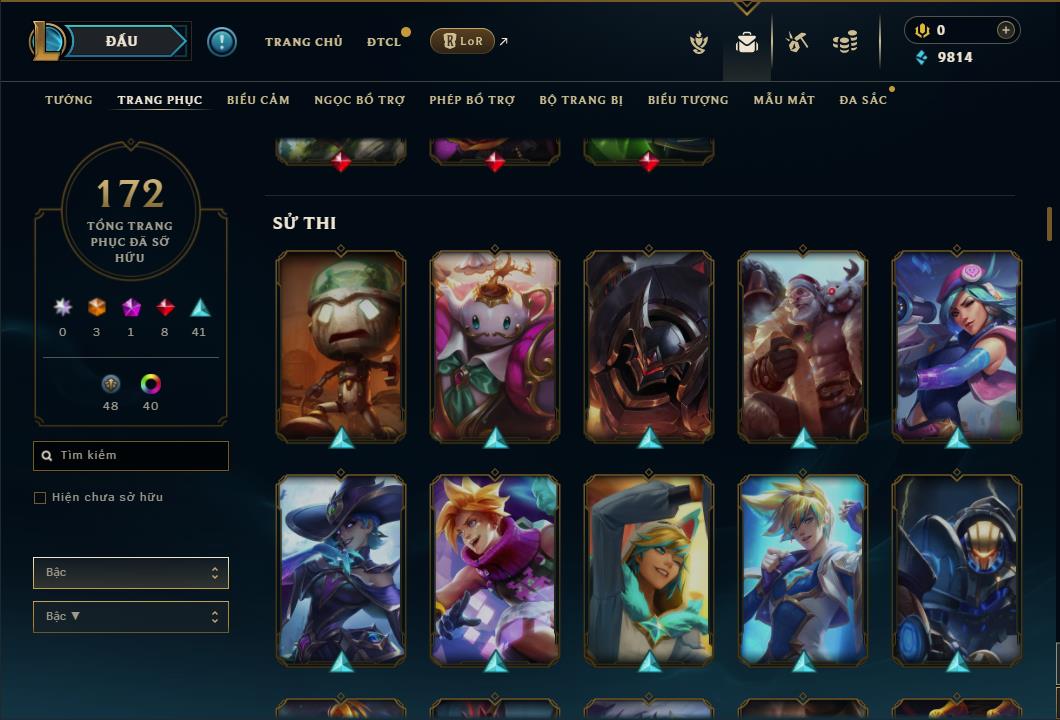The height and width of the screenshot is (720, 1060).
Task: Open the coin stack store icon
Action: click(845, 42)
